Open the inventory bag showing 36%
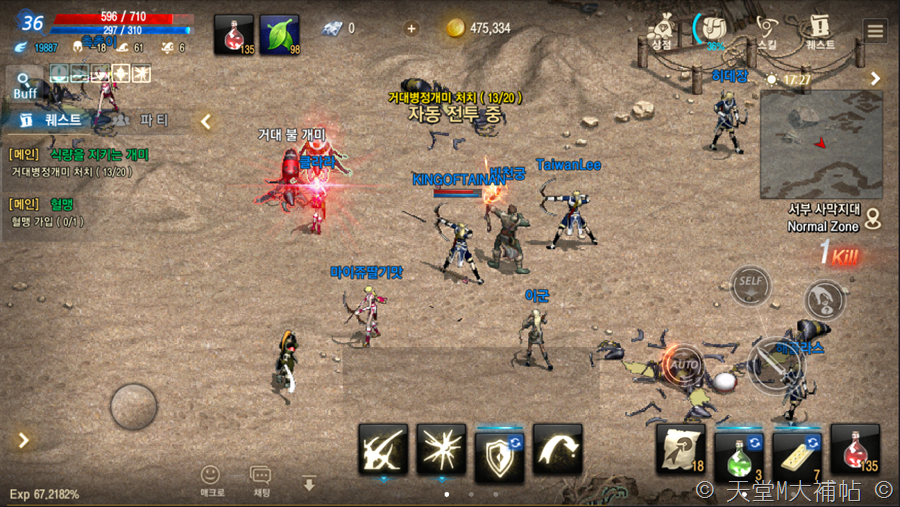Viewport: 900px width, 507px height. pyautogui.click(x=715, y=30)
